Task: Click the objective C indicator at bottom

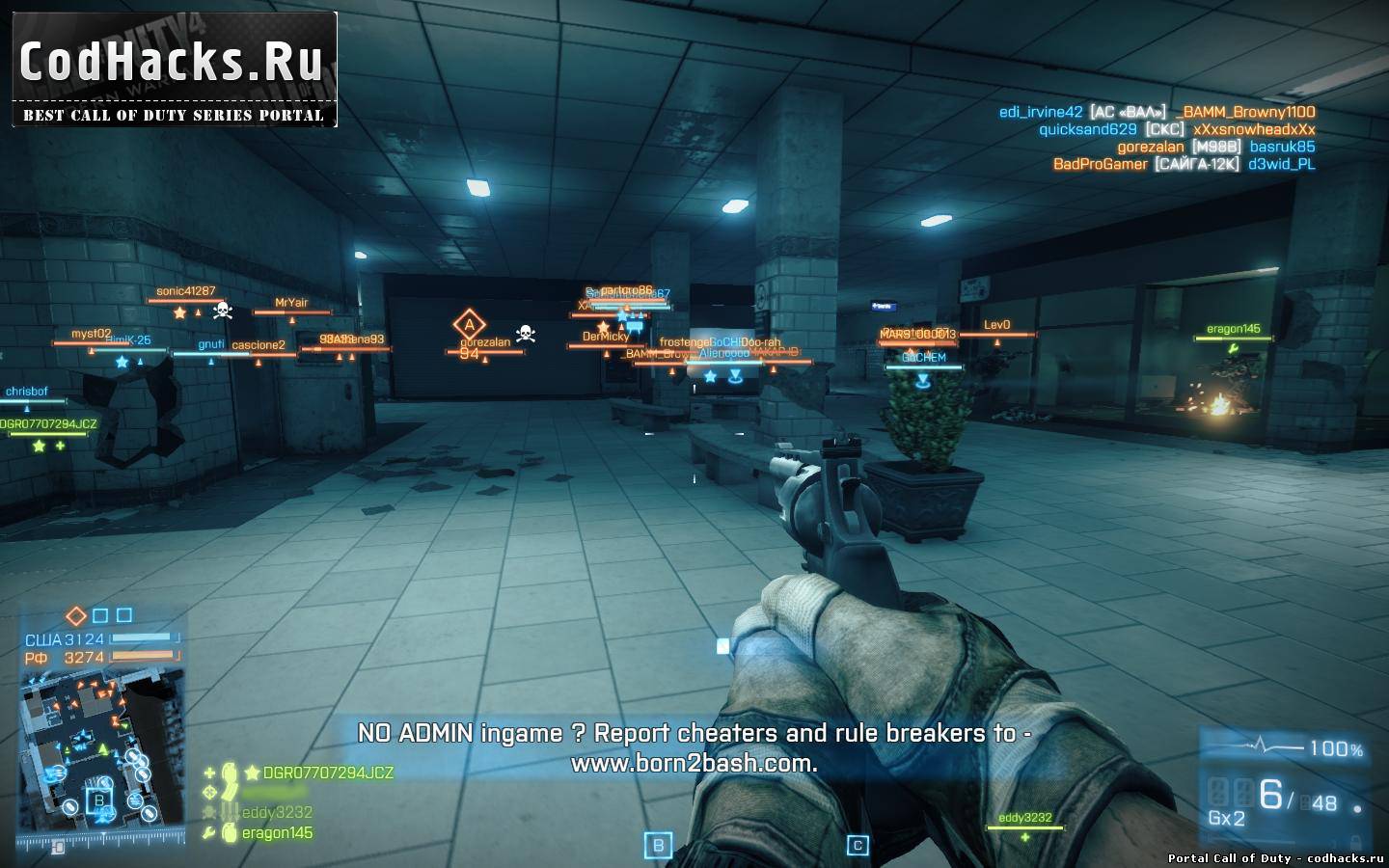Action: [857, 846]
